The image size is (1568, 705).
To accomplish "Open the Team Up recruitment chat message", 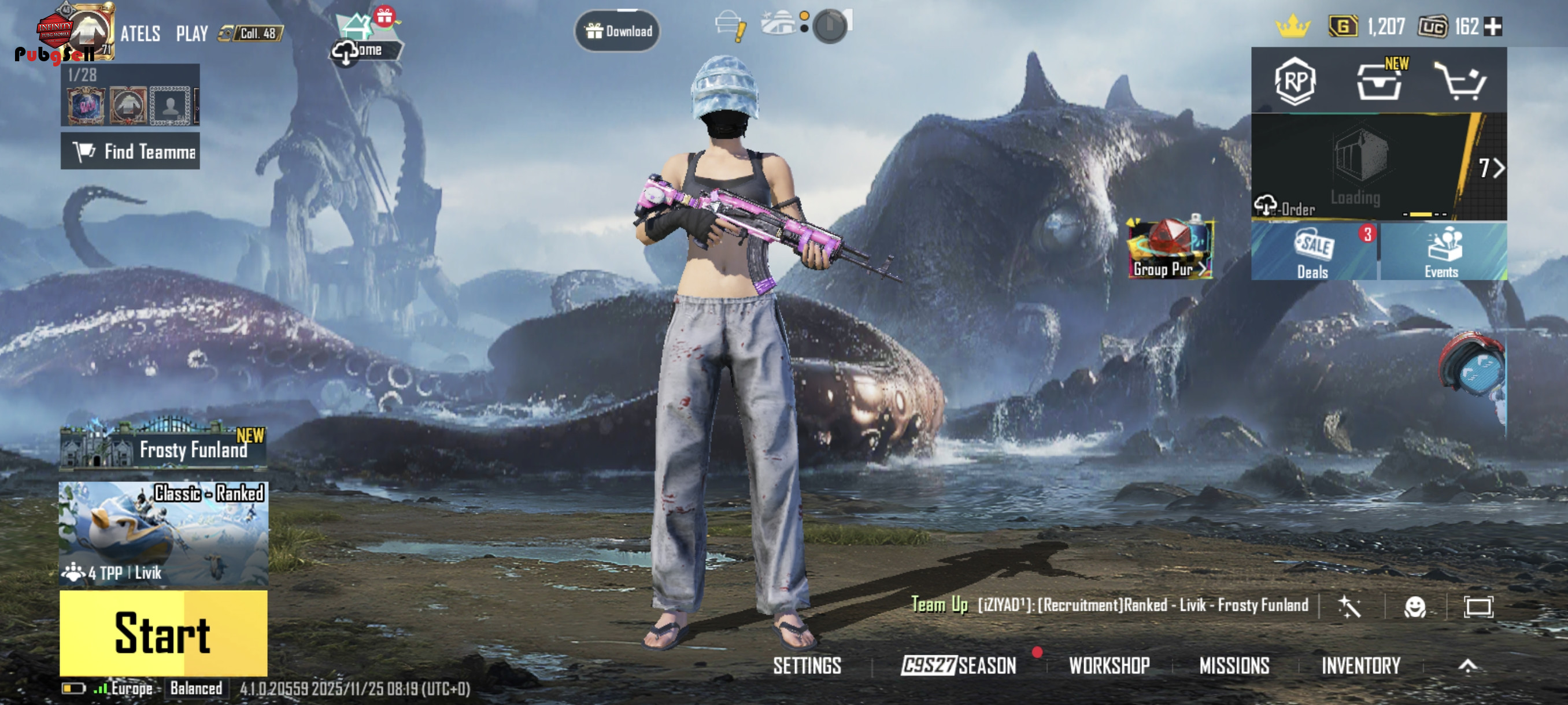I will pyautogui.click(x=1110, y=605).
